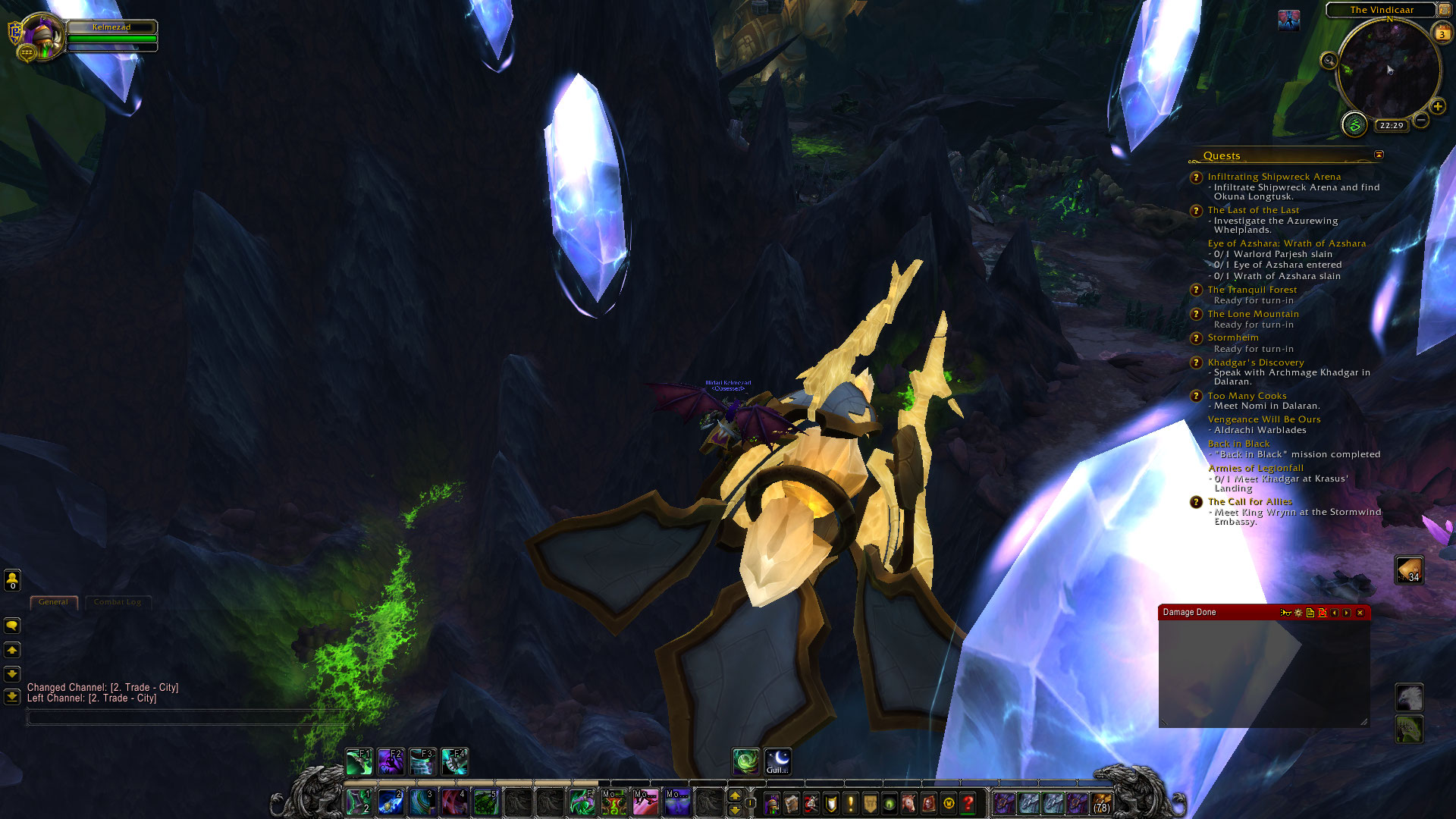Open the red question mark help button

968,803
